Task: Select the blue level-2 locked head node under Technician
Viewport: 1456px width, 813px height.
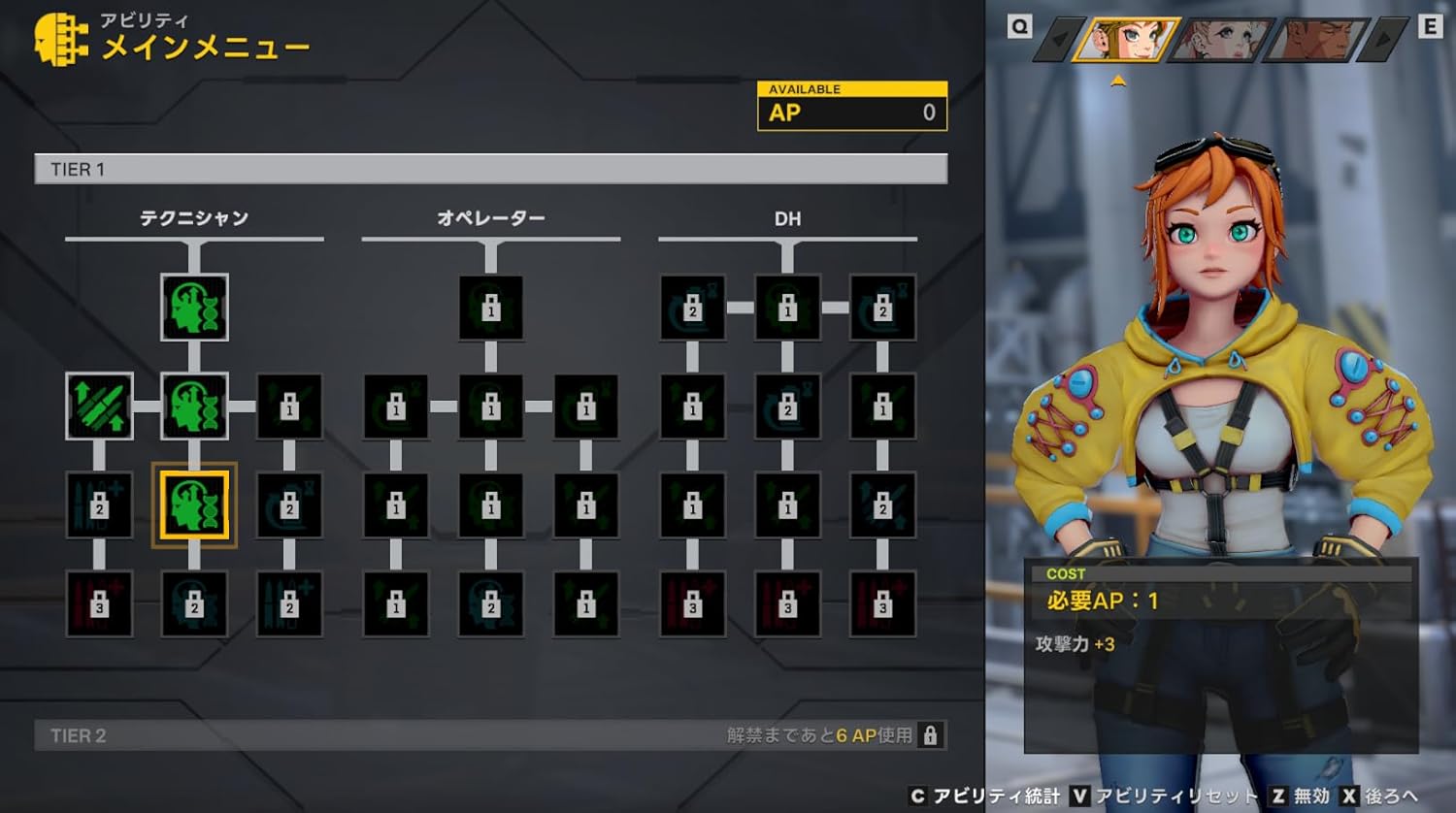Action: tap(194, 602)
